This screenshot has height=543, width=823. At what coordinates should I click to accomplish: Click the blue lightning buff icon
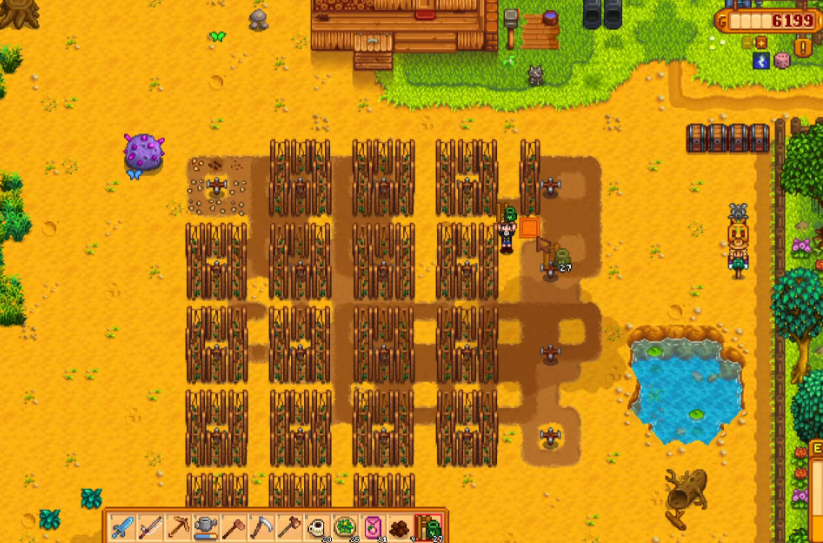pos(761,61)
